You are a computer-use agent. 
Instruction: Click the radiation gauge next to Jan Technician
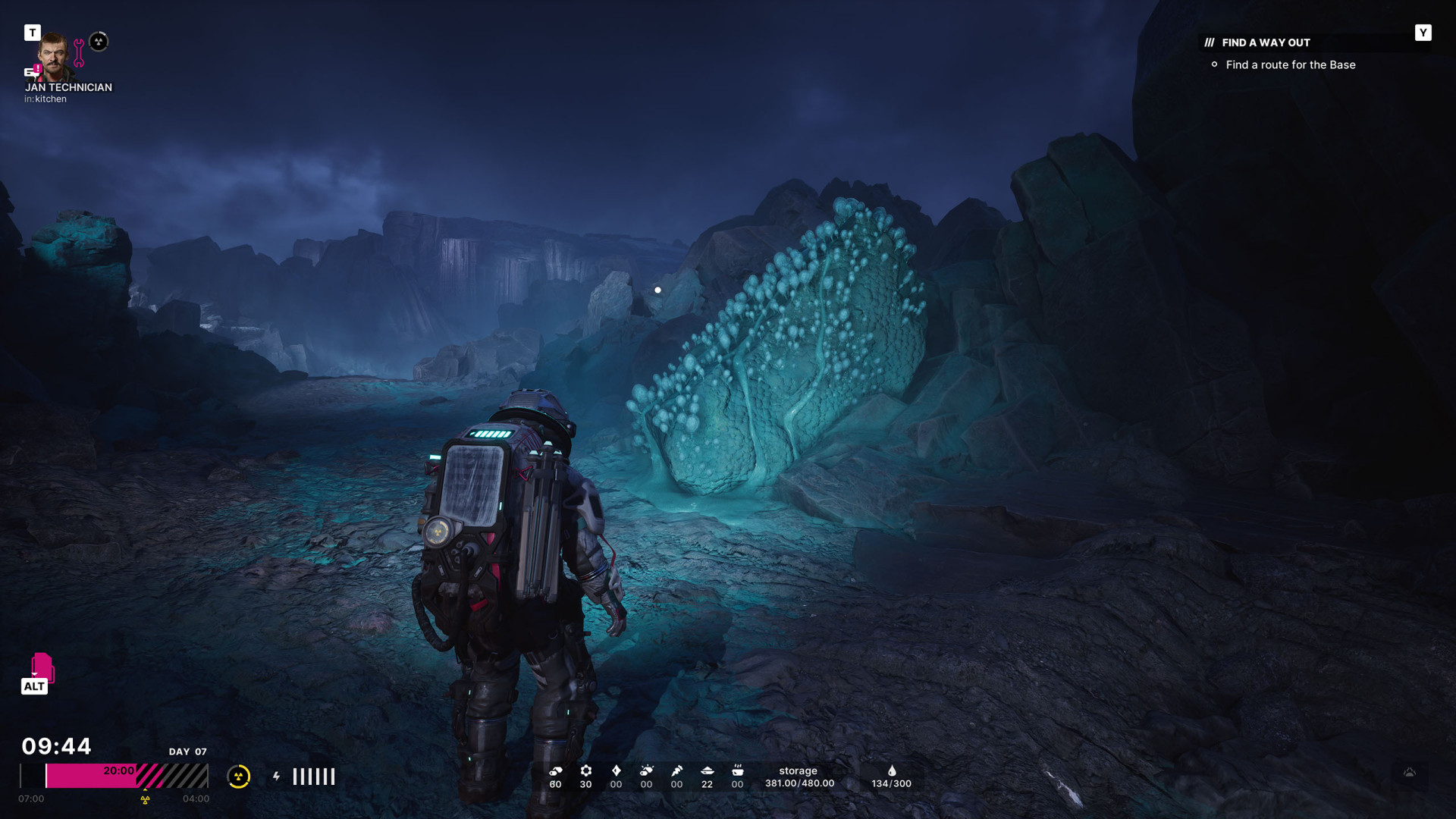[99, 41]
